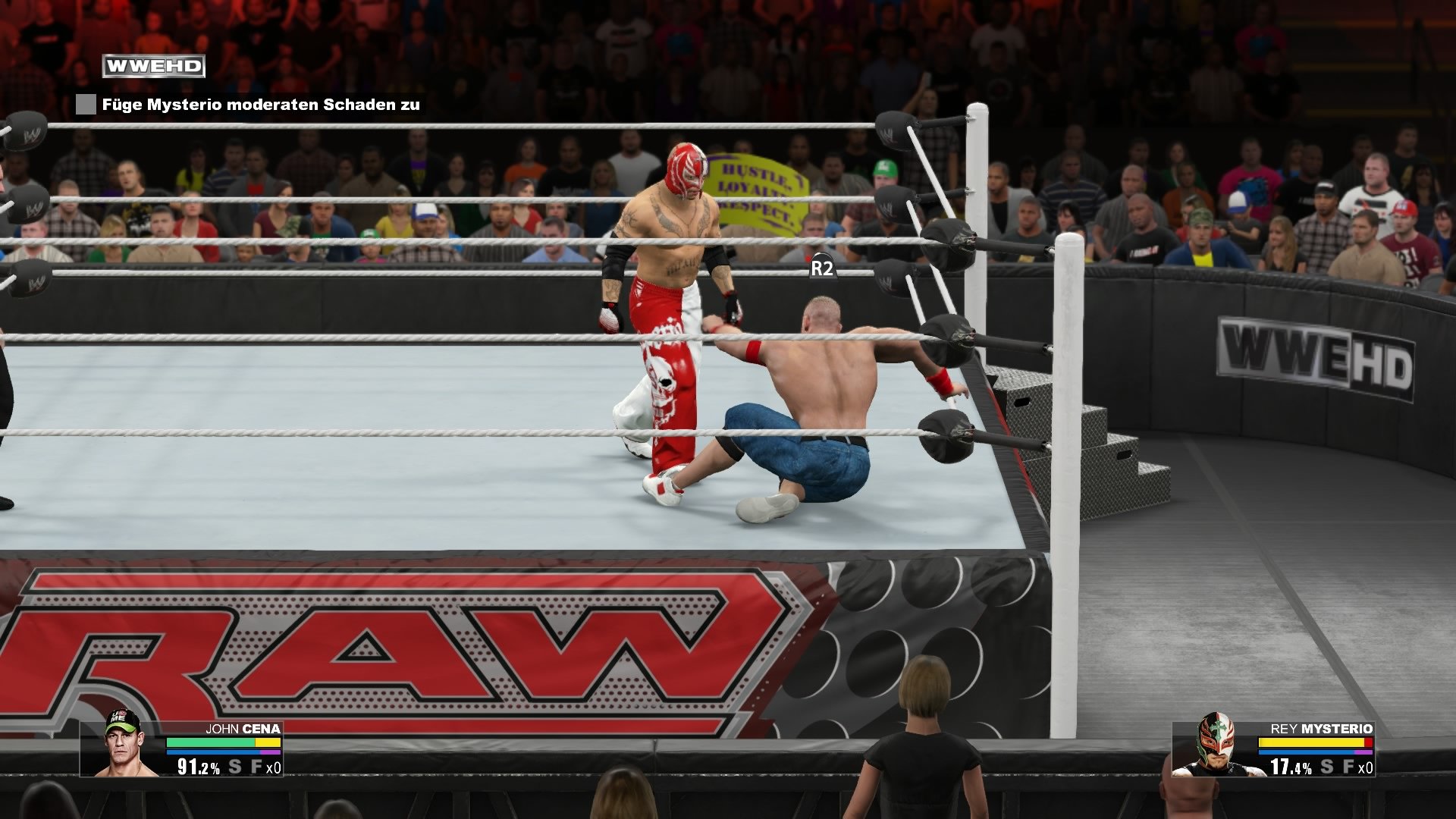The image size is (1456, 819).
Task: Click the x0 finisher counter beside Cena
Action: coord(275,768)
